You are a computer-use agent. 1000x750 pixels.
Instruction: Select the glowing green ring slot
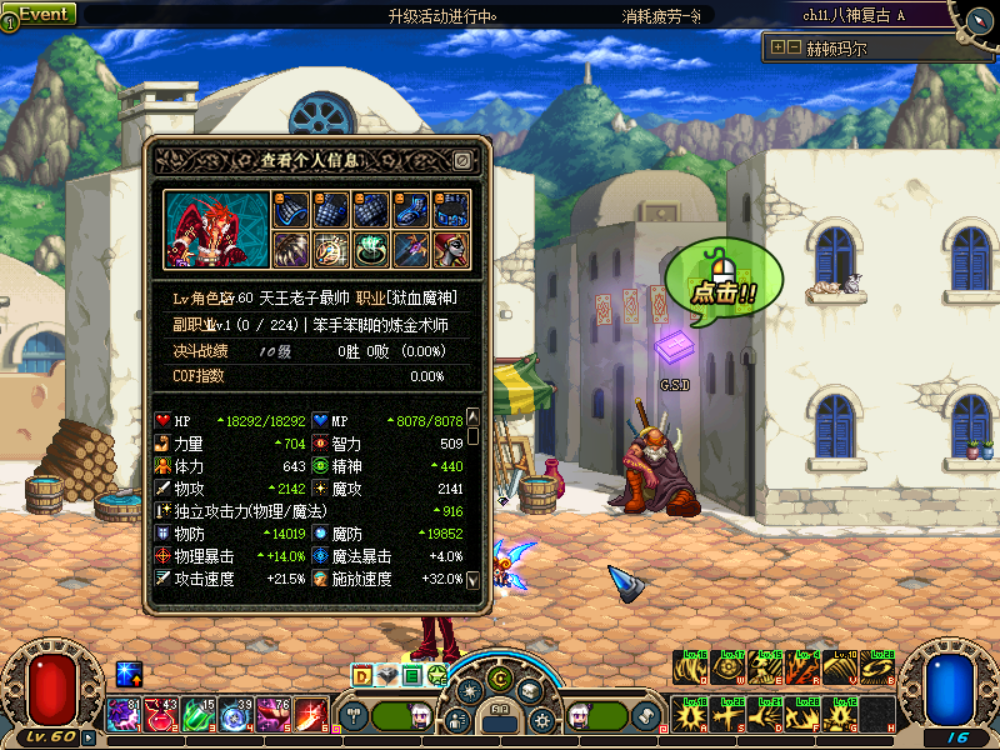371,249
